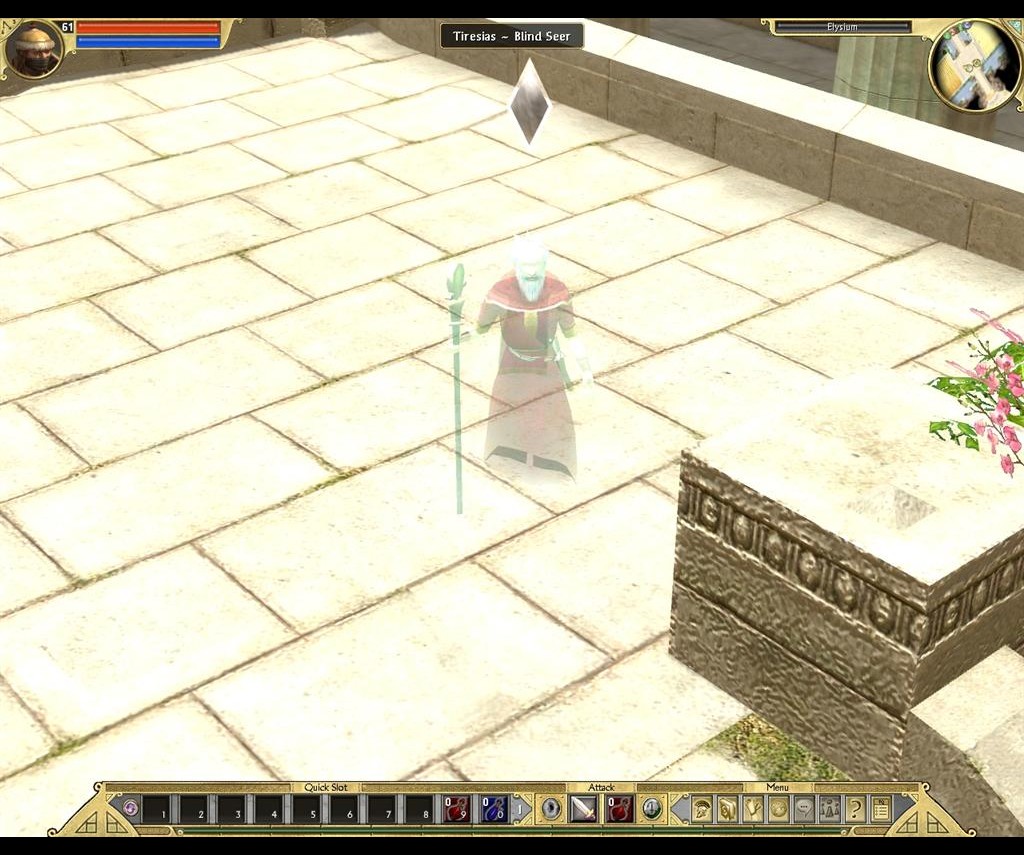Select the sword attack skill slot

click(x=583, y=808)
